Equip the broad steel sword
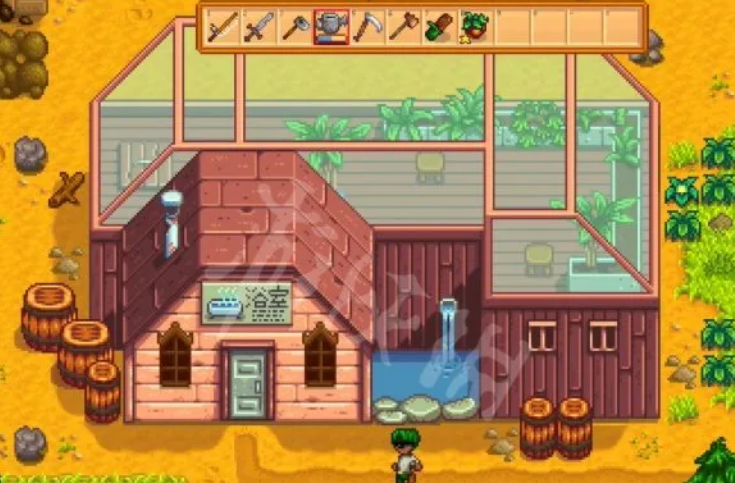This screenshot has width=735, height=483. (x=258, y=27)
